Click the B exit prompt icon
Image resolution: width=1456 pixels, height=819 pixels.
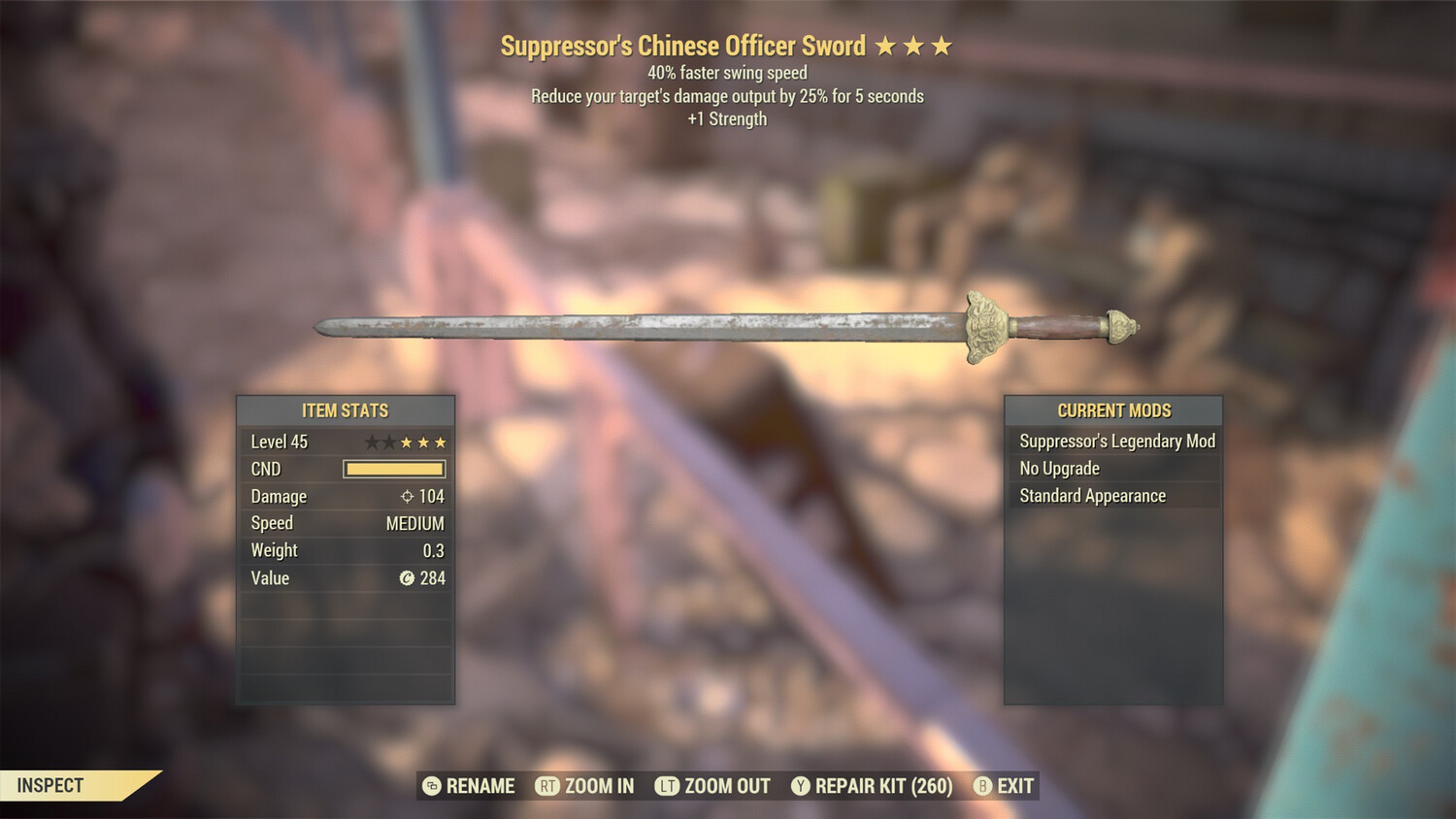coord(983,786)
